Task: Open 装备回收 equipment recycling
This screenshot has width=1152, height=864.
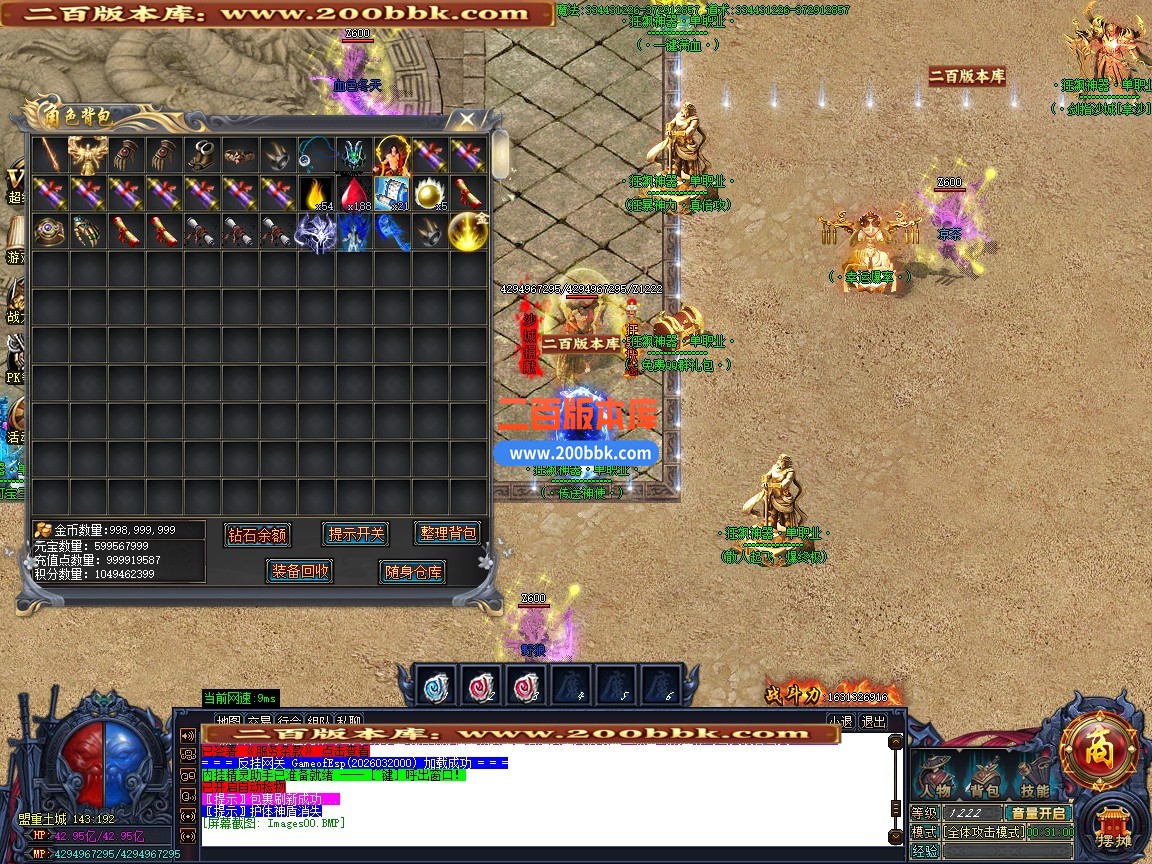Action: [x=300, y=571]
